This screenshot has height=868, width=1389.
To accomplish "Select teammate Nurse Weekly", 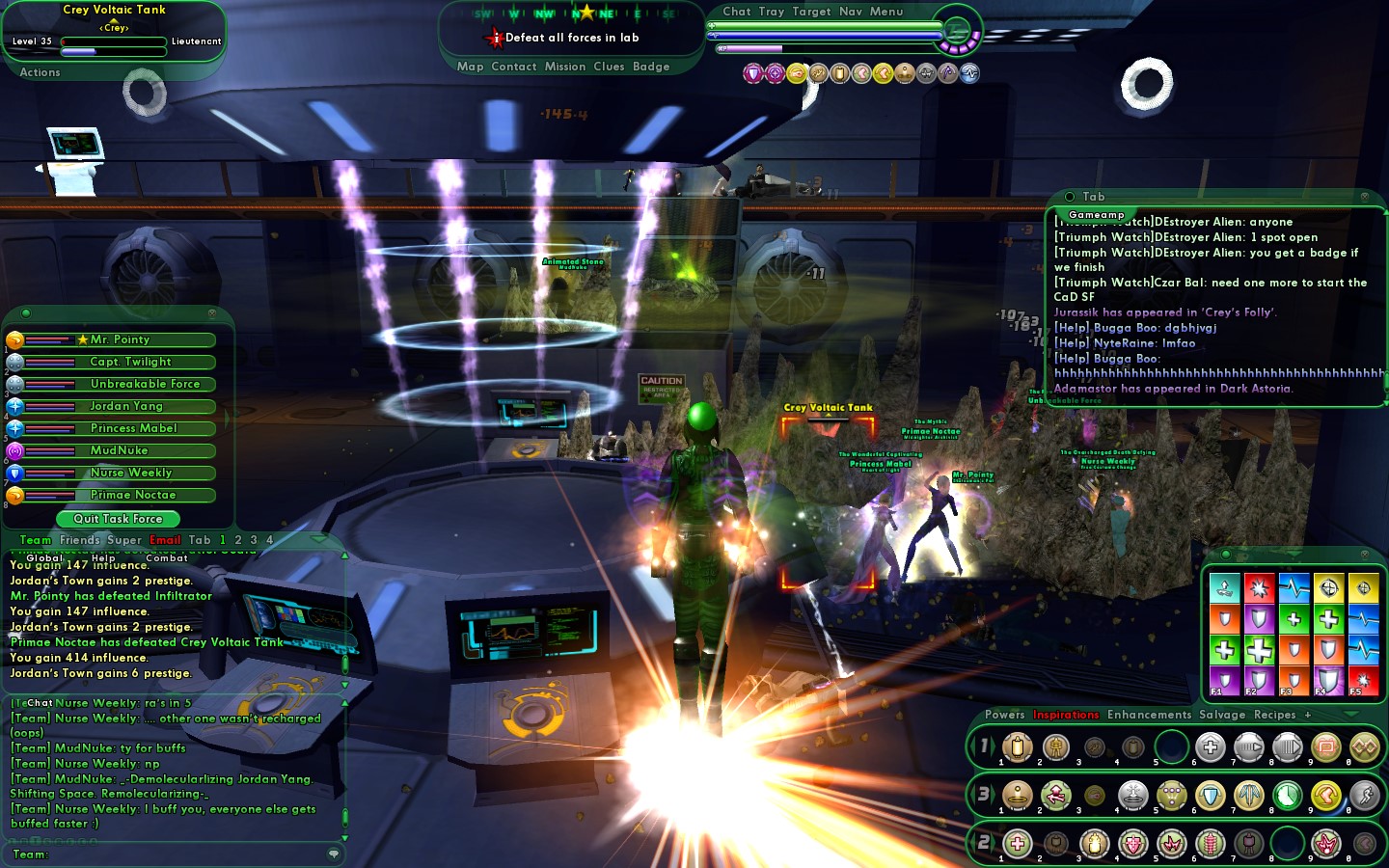I will click(x=130, y=473).
